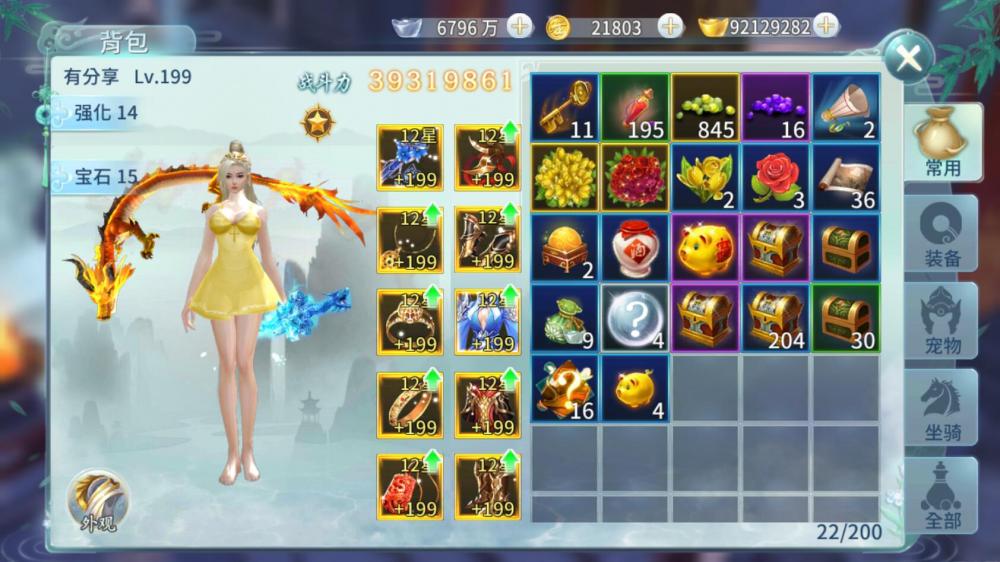Image resolution: width=1000 pixels, height=562 pixels.
Task: Add gold ingots with the plus button
Action: [826, 27]
